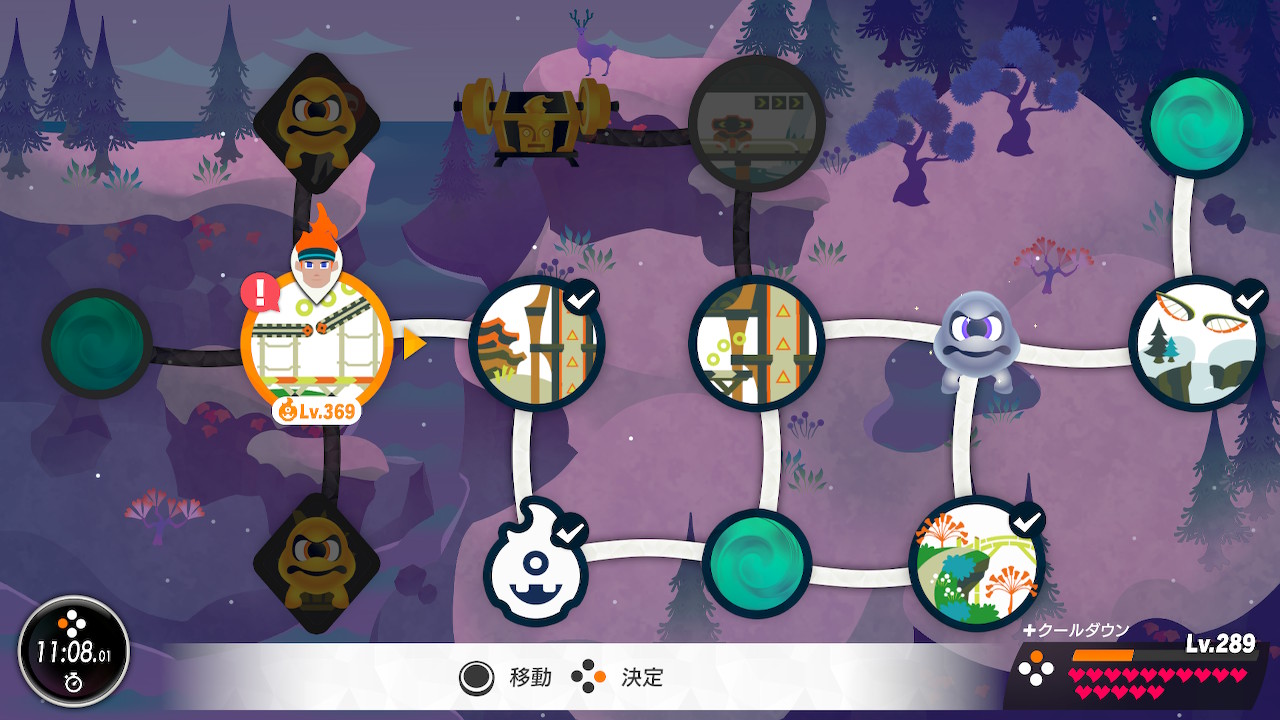Select the yellow monster node above Lv.369 stage
1280x720 pixels.
[316, 122]
